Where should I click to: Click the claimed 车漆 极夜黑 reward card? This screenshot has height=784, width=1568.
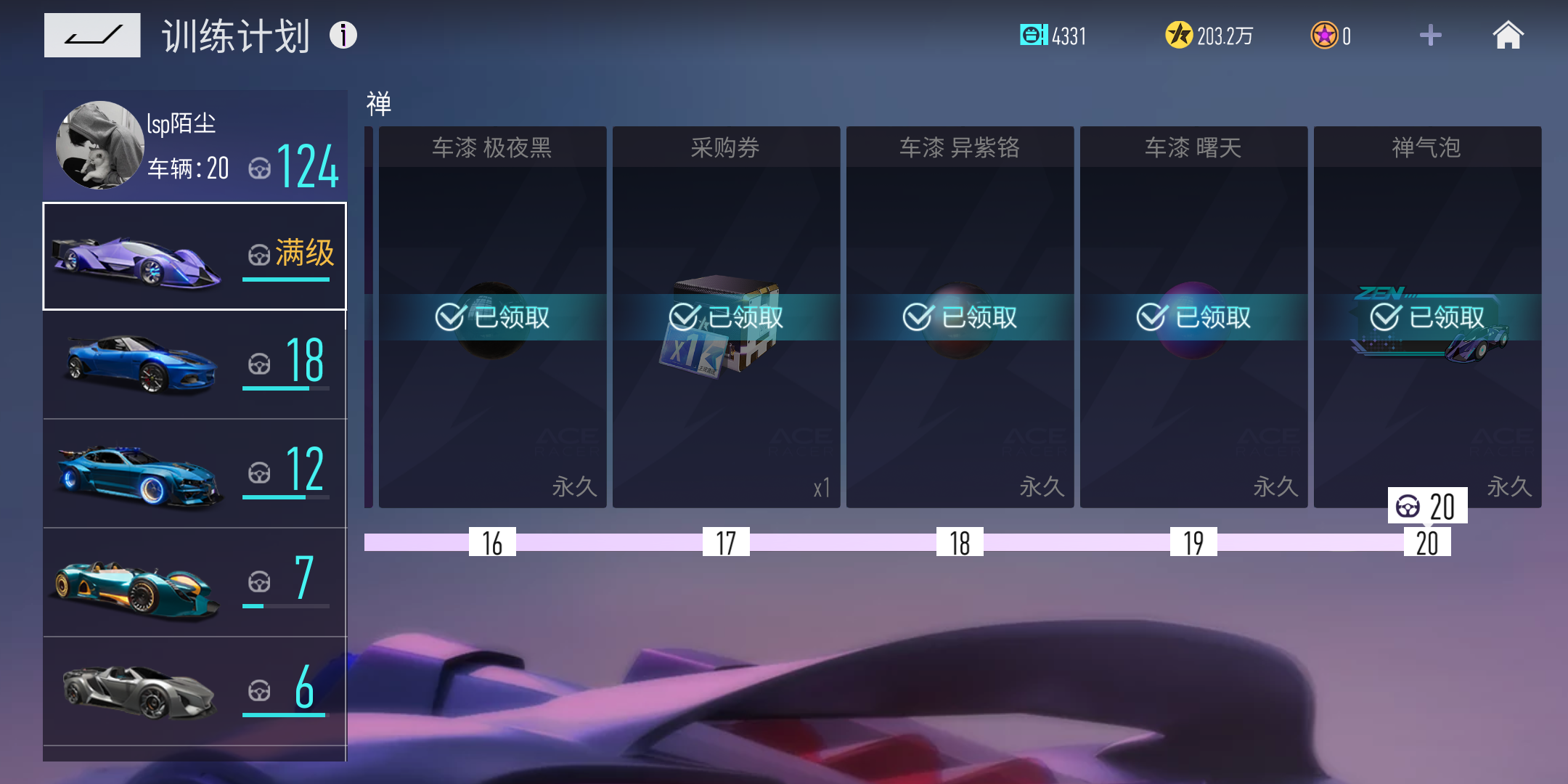tap(494, 316)
